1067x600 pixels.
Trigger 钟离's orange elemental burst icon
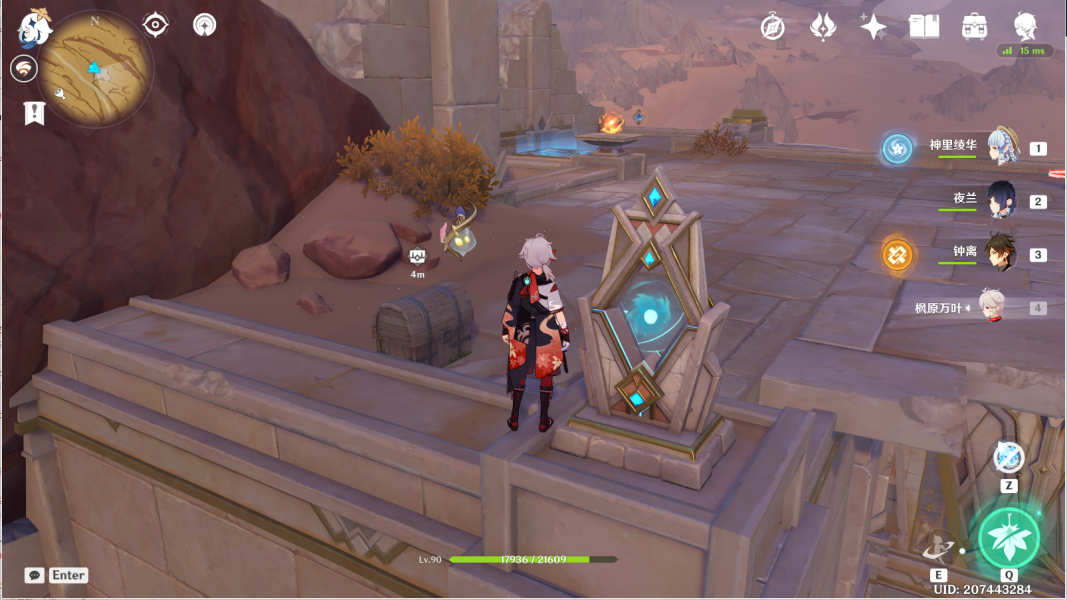[896, 254]
